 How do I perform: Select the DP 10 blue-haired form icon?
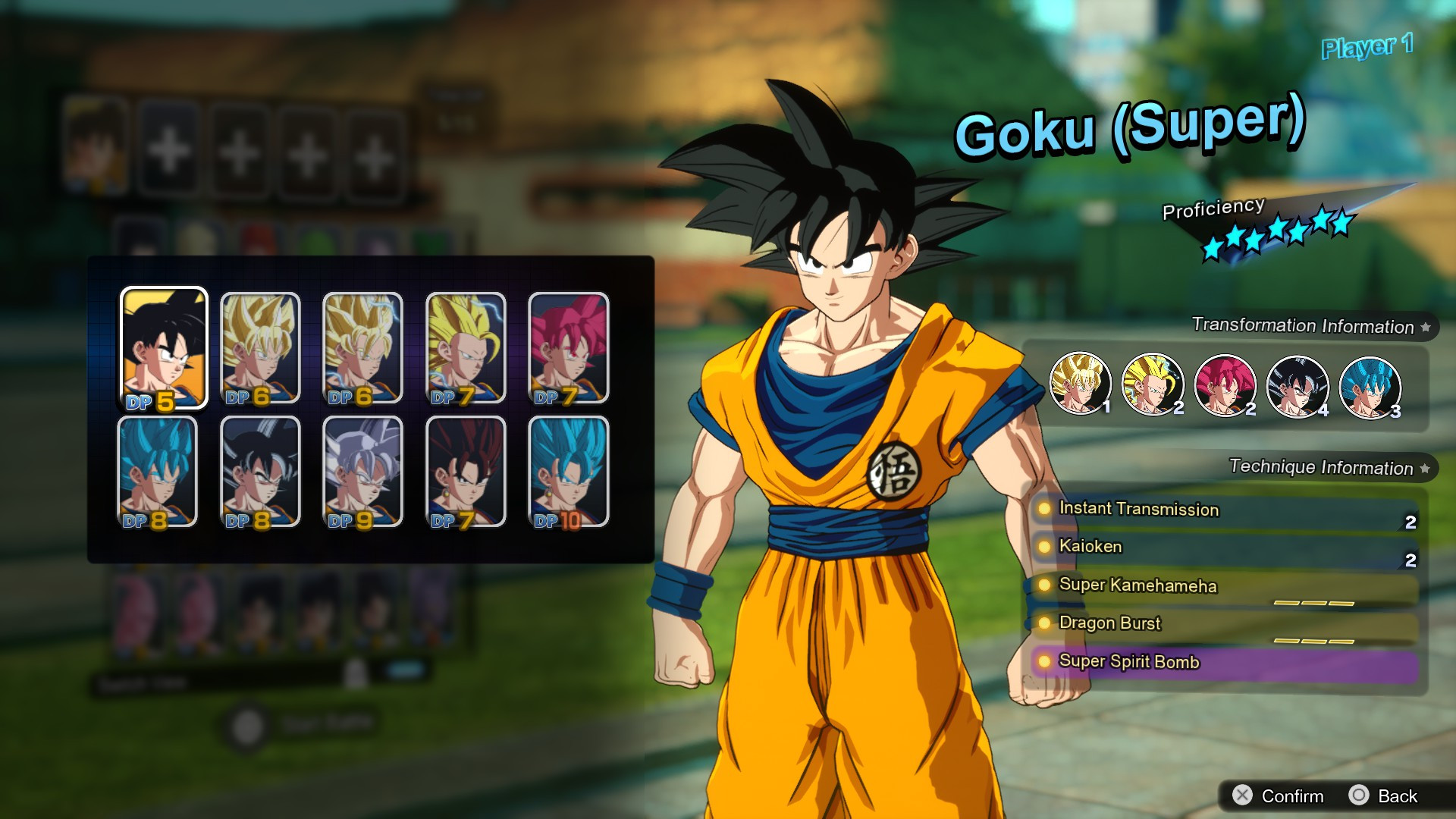[x=570, y=472]
